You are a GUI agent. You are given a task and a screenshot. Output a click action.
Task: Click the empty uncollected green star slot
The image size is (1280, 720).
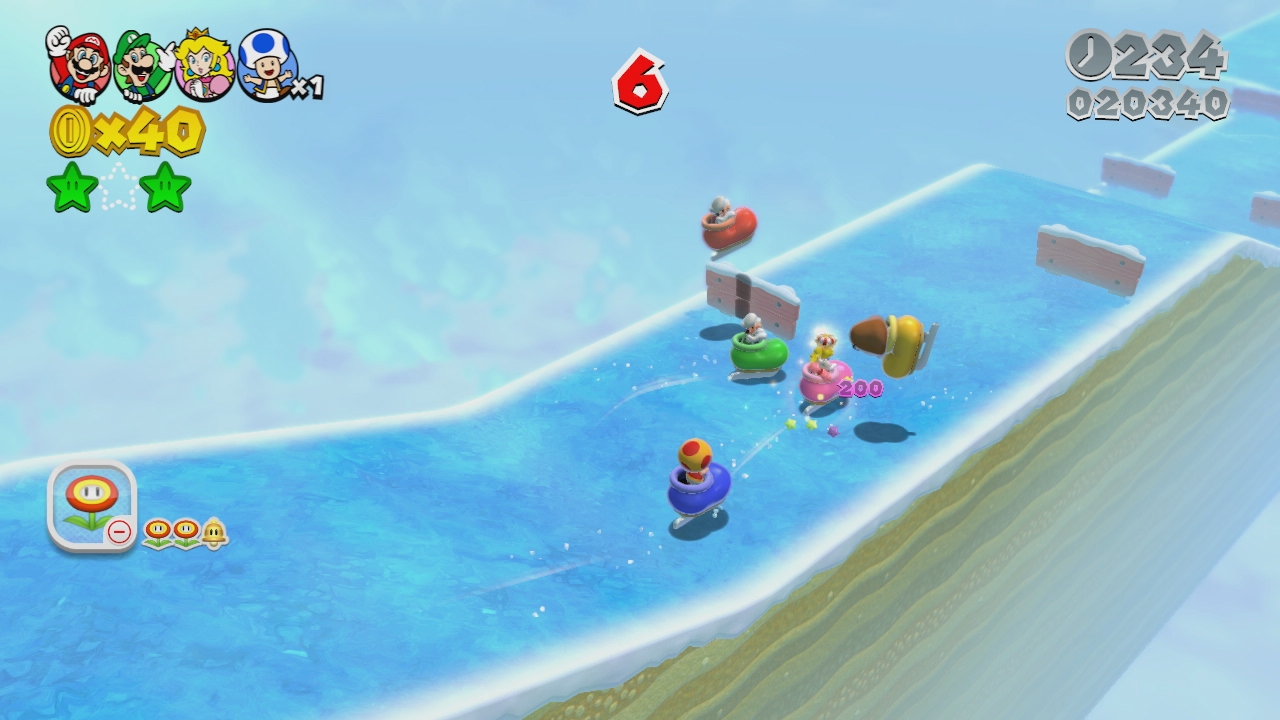coord(119,188)
